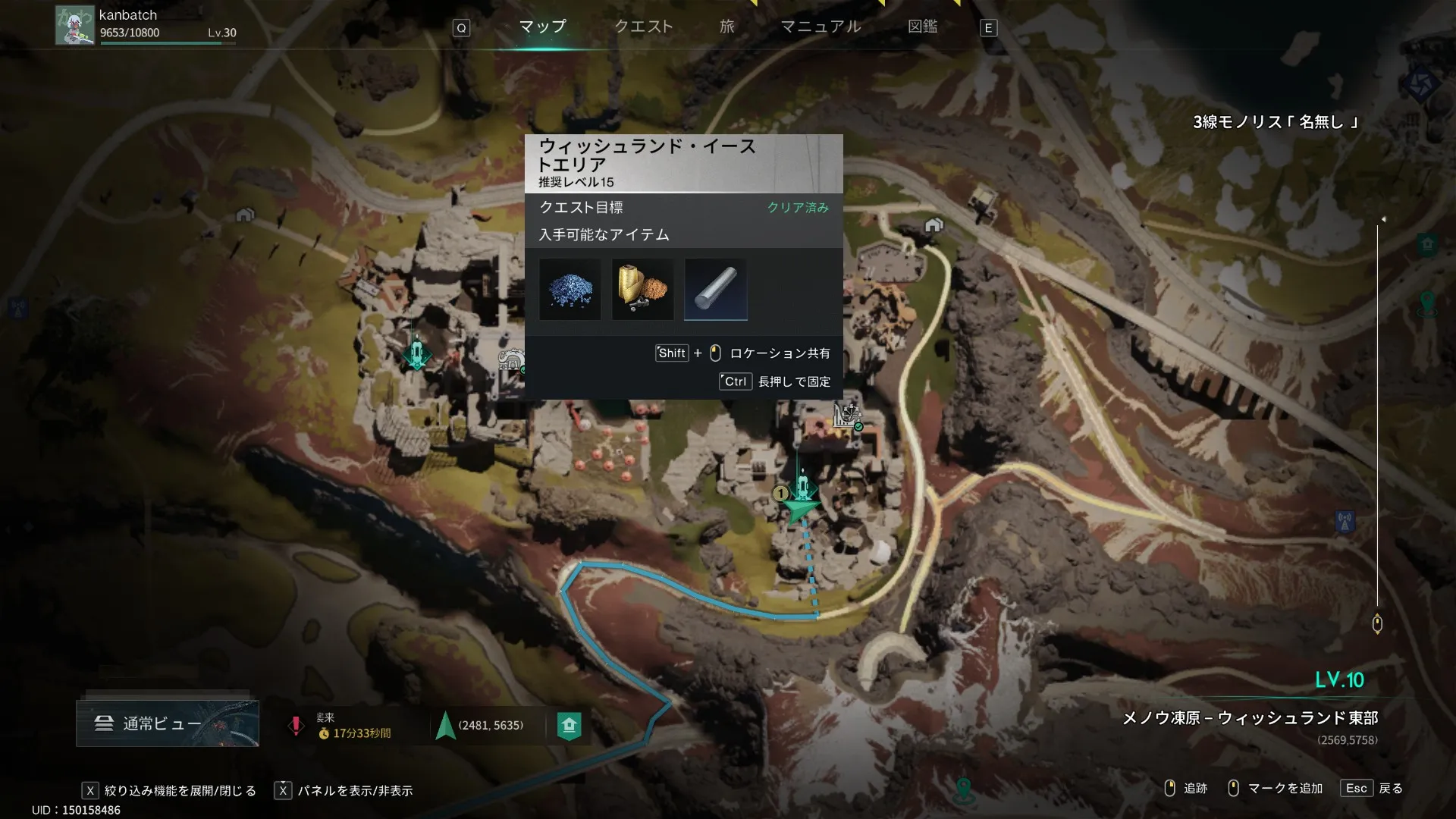Center map on player coordinates arrow
Image resolution: width=1456 pixels, height=819 pixels.
point(445,726)
